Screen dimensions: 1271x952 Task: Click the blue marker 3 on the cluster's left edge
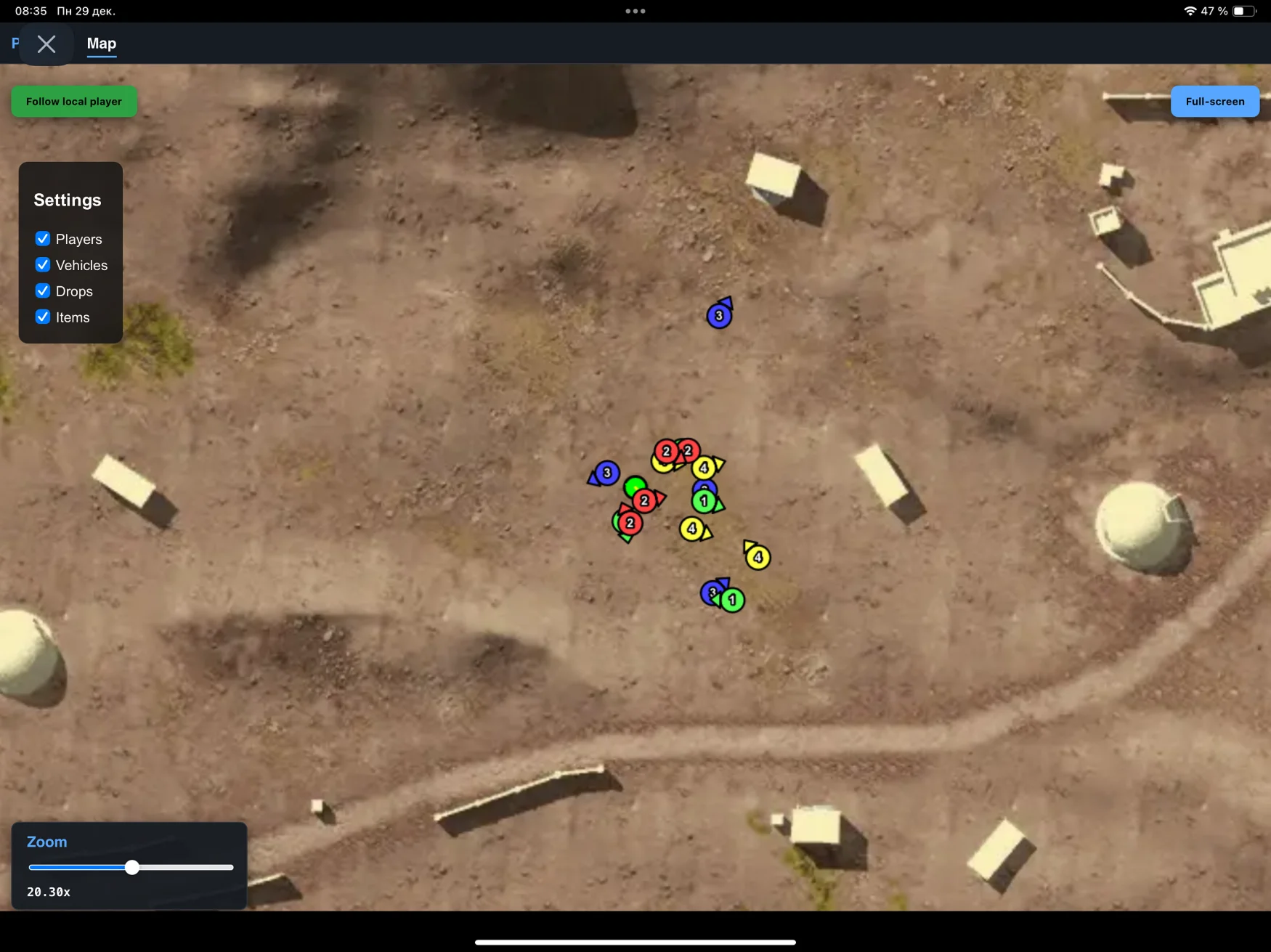point(606,473)
